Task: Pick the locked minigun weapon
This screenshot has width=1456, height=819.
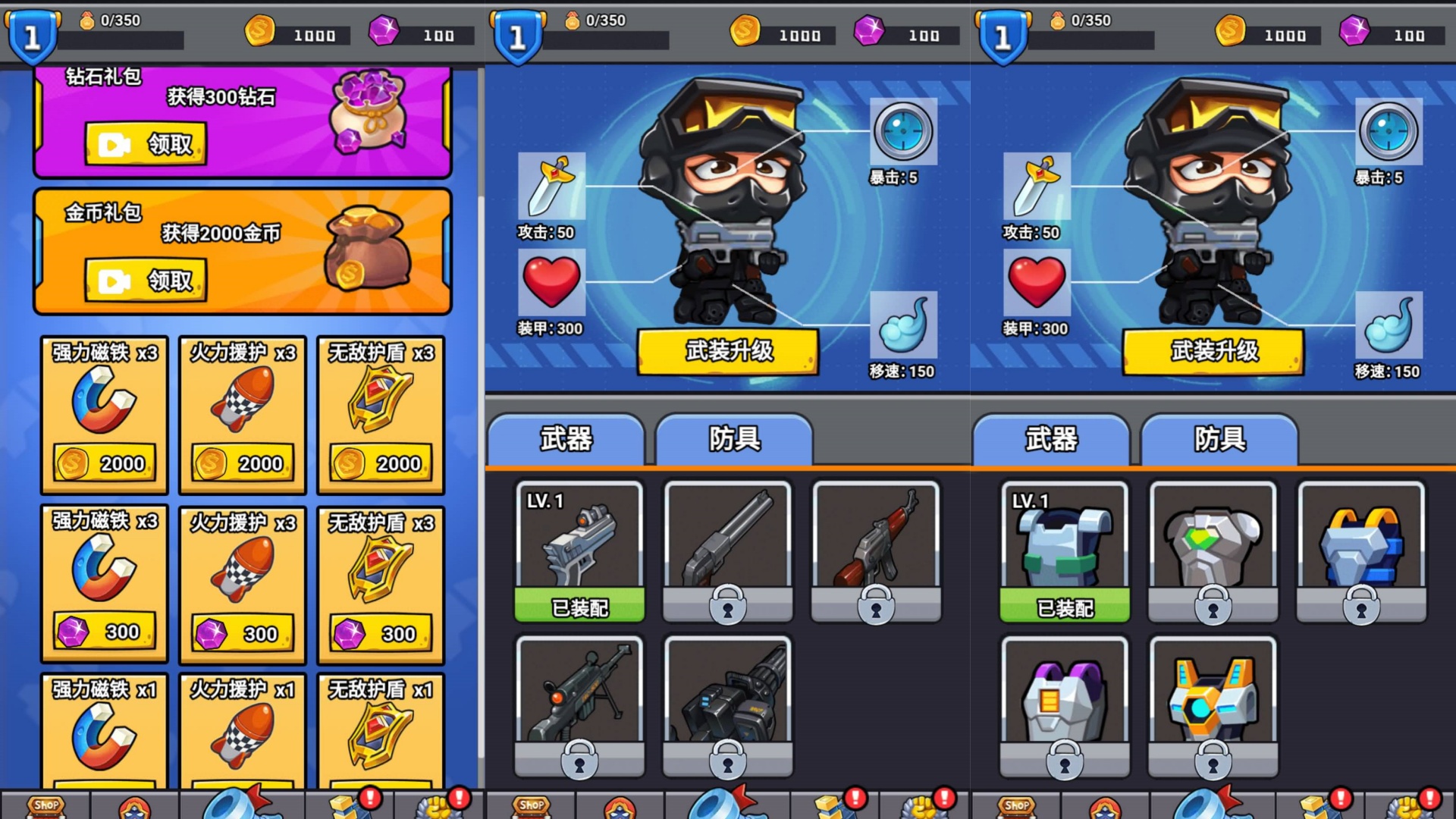Action: (728, 705)
